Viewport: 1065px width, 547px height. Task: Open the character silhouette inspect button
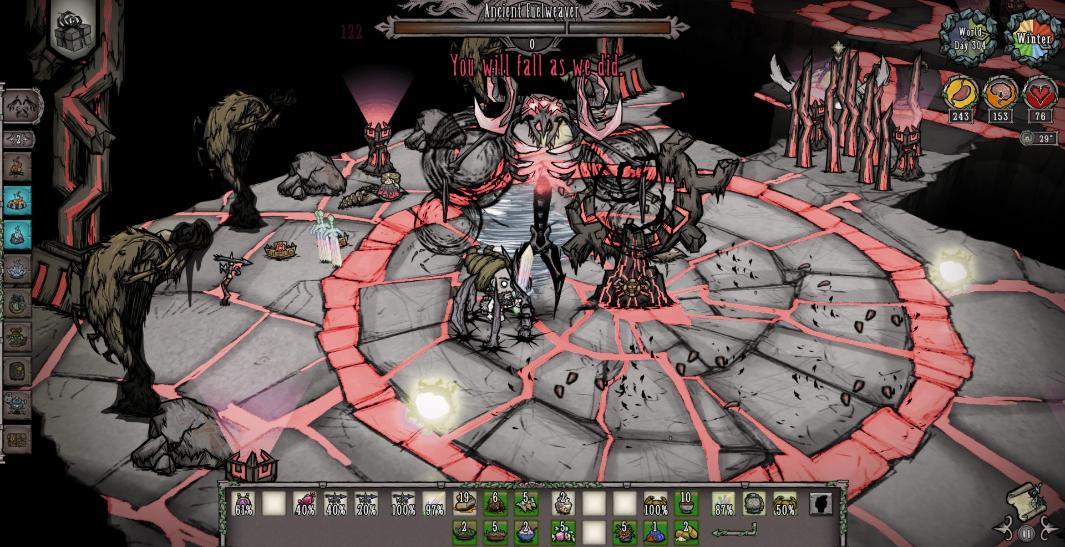click(820, 503)
